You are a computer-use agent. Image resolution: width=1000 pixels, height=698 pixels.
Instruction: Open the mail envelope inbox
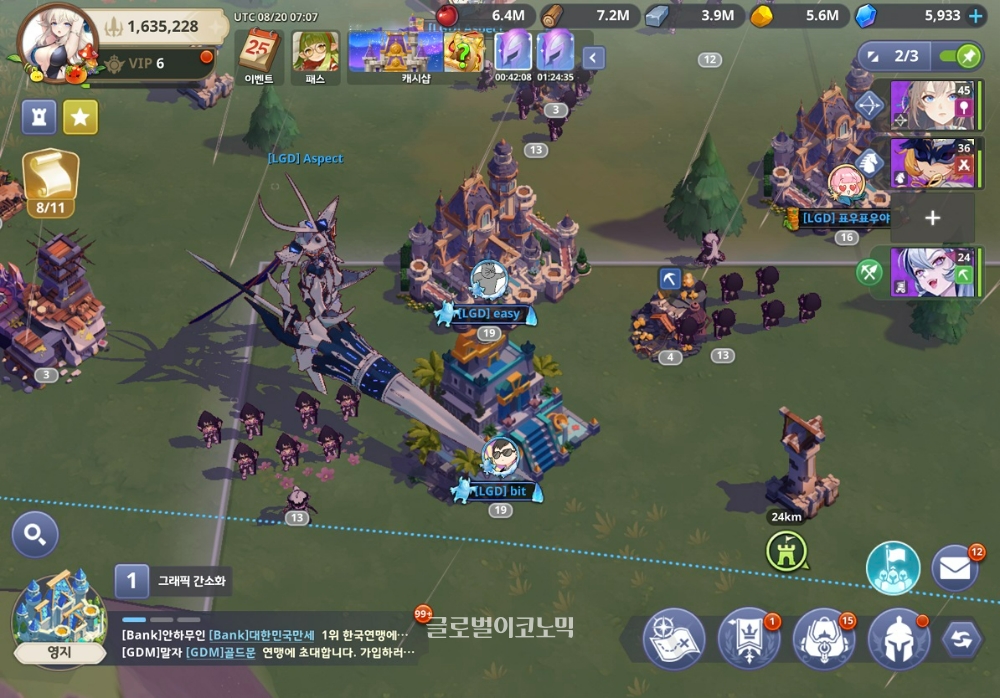coord(955,568)
